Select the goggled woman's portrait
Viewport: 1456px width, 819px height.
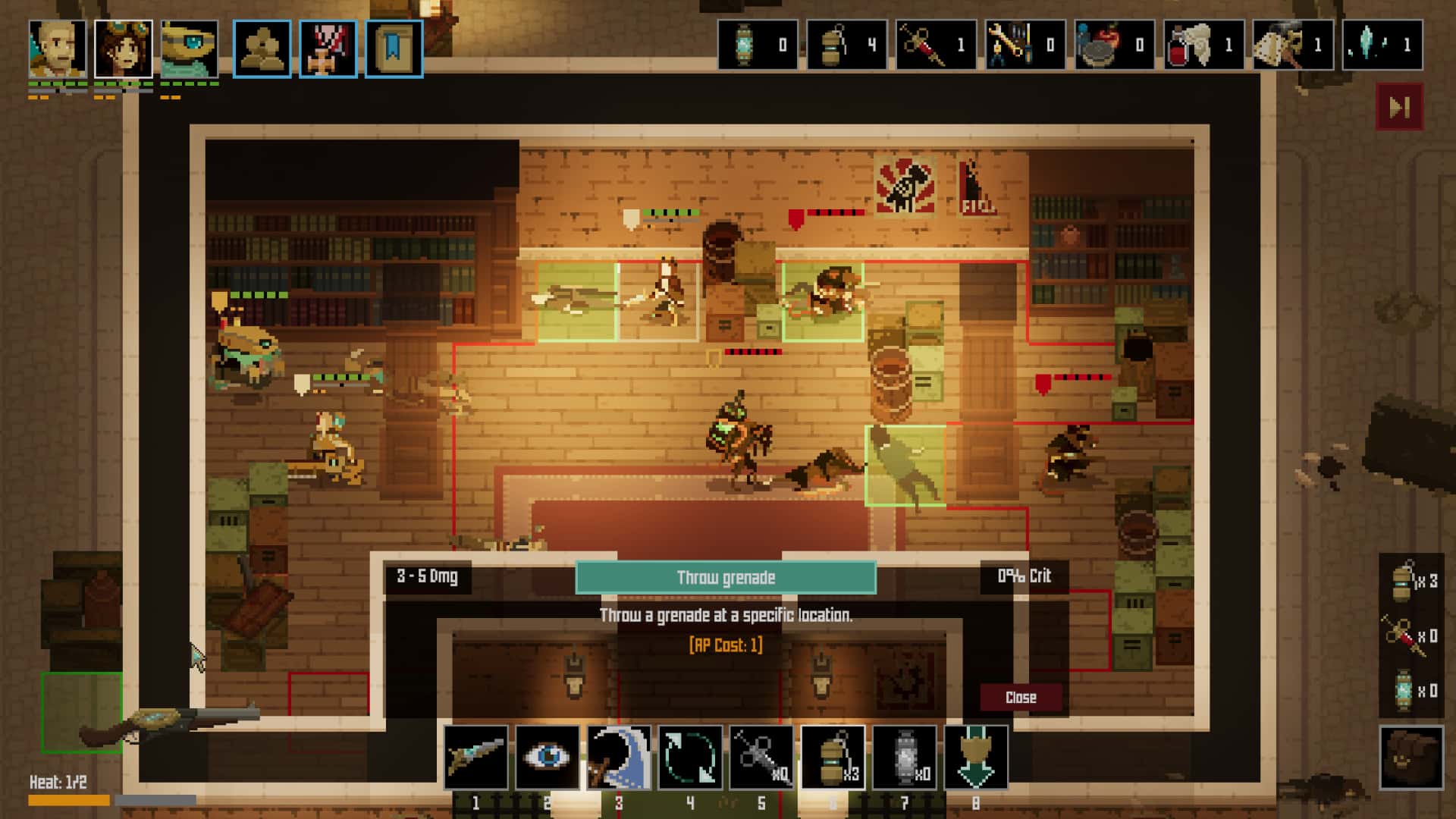pyautogui.click(x=124, y=49)
